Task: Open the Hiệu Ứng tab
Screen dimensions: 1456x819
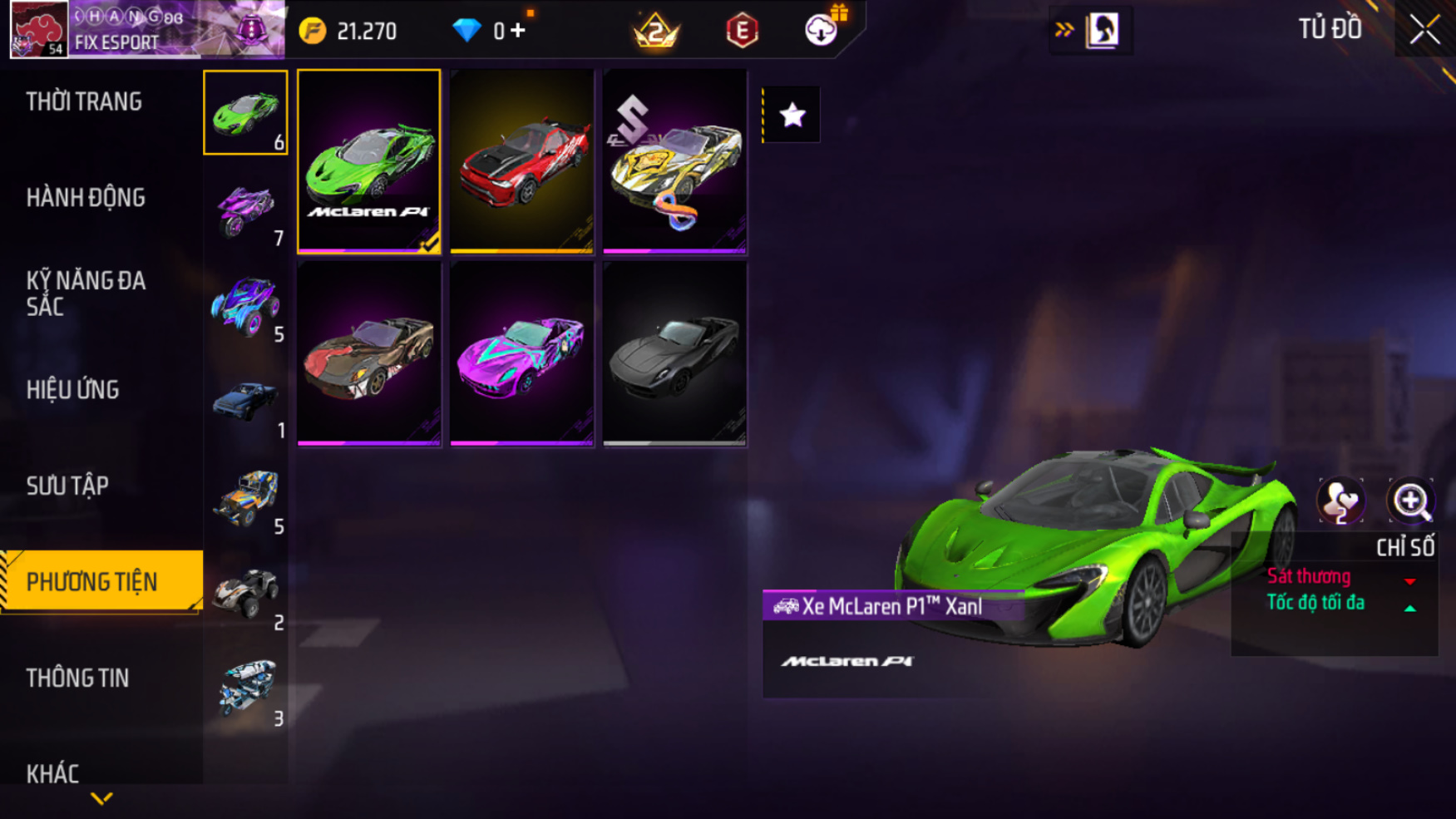Action: click(73, 390)
